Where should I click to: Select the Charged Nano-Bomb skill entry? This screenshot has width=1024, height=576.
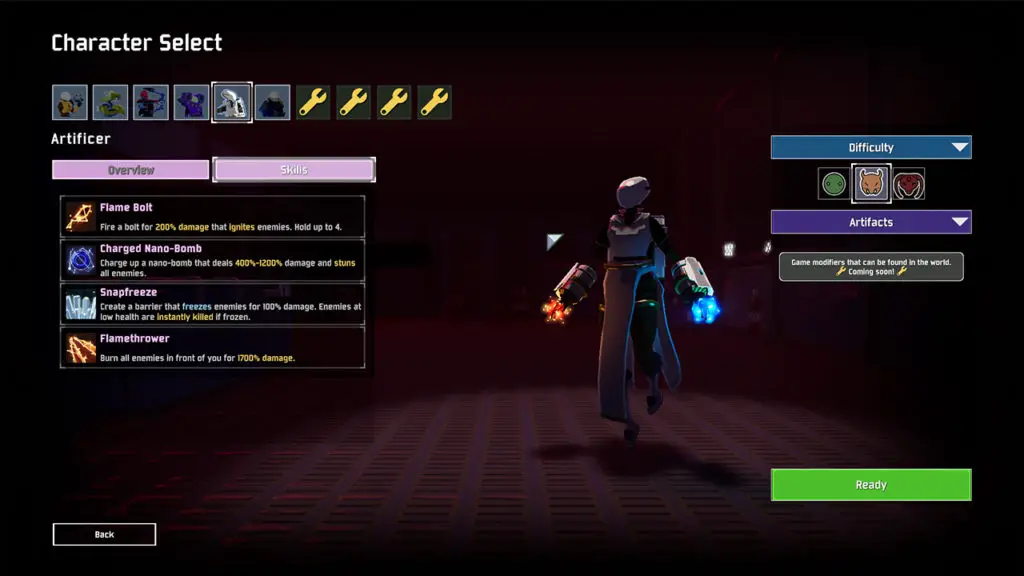(212, 259)
